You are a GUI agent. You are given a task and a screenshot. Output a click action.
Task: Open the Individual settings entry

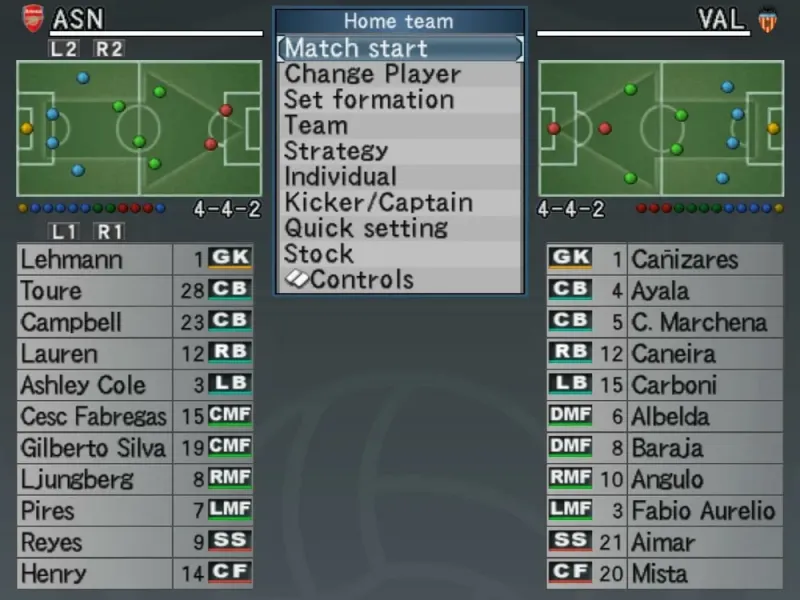coord(340,177)
